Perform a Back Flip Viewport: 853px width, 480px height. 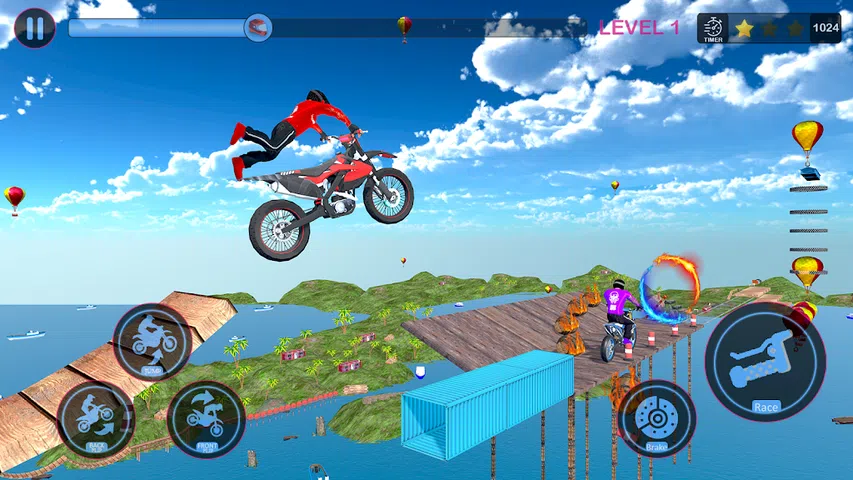coord(96,419)
